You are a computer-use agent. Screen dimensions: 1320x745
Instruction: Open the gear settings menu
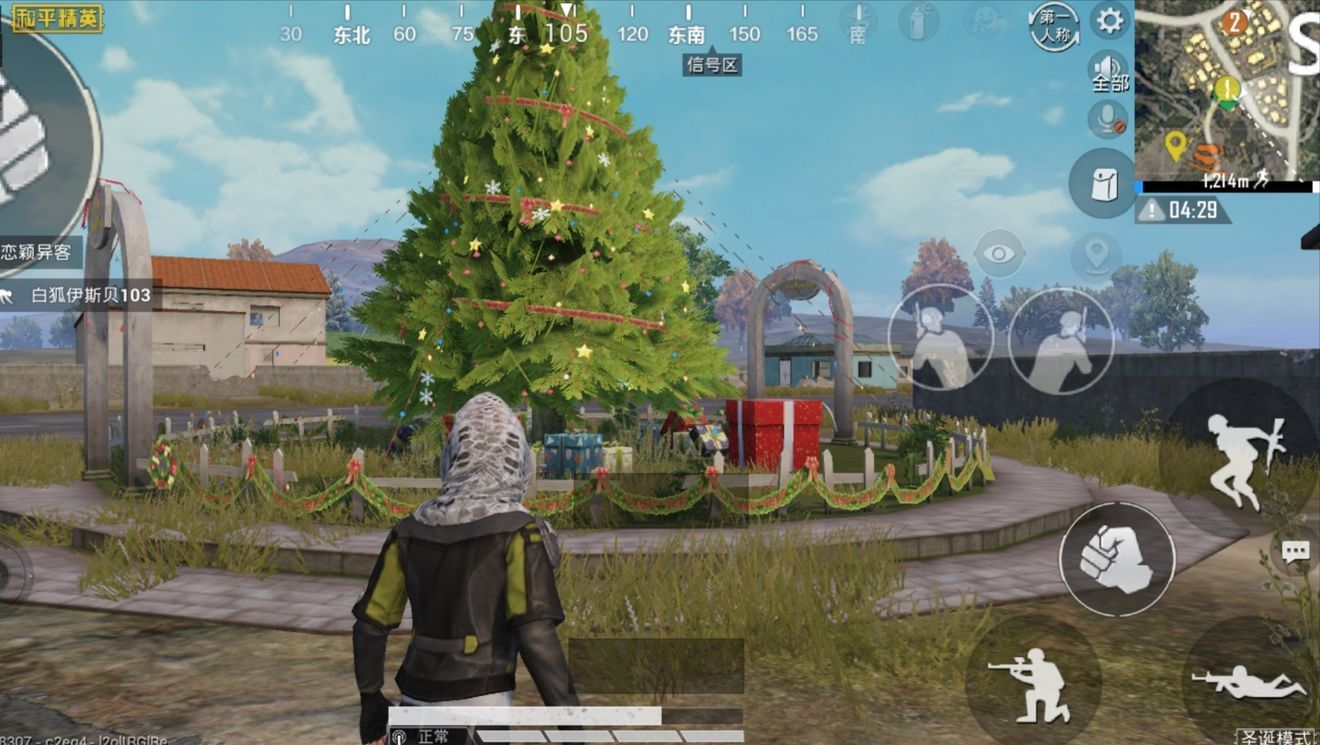click(x=1108, y=20)
